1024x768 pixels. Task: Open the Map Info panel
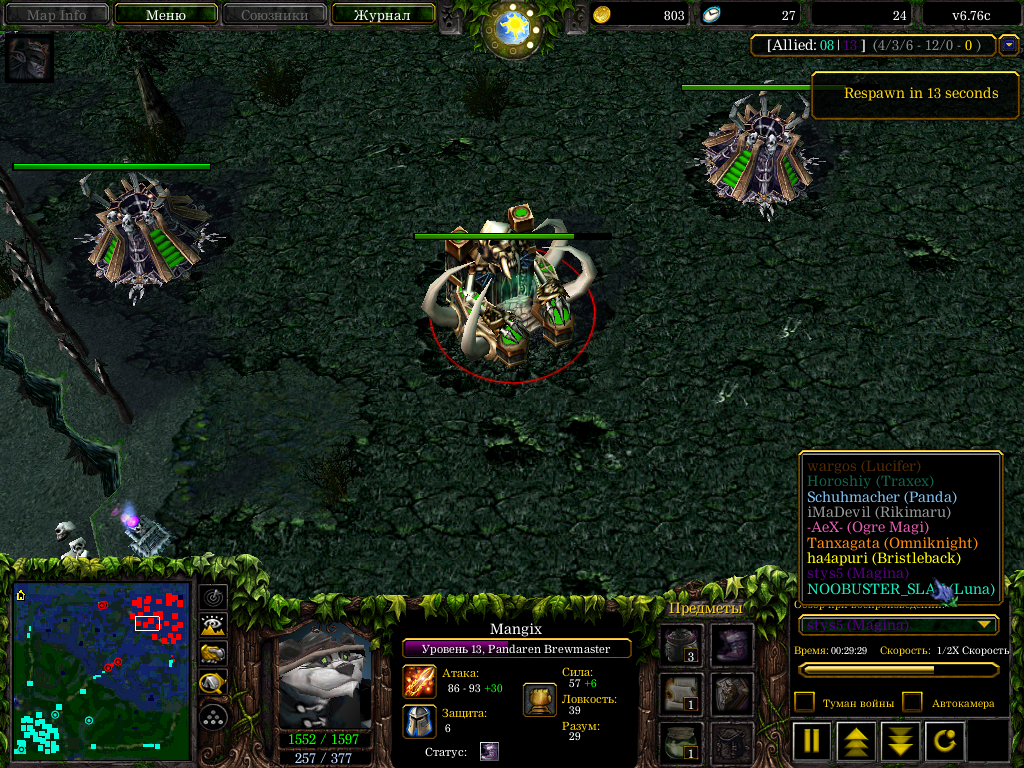pos(56,15)
